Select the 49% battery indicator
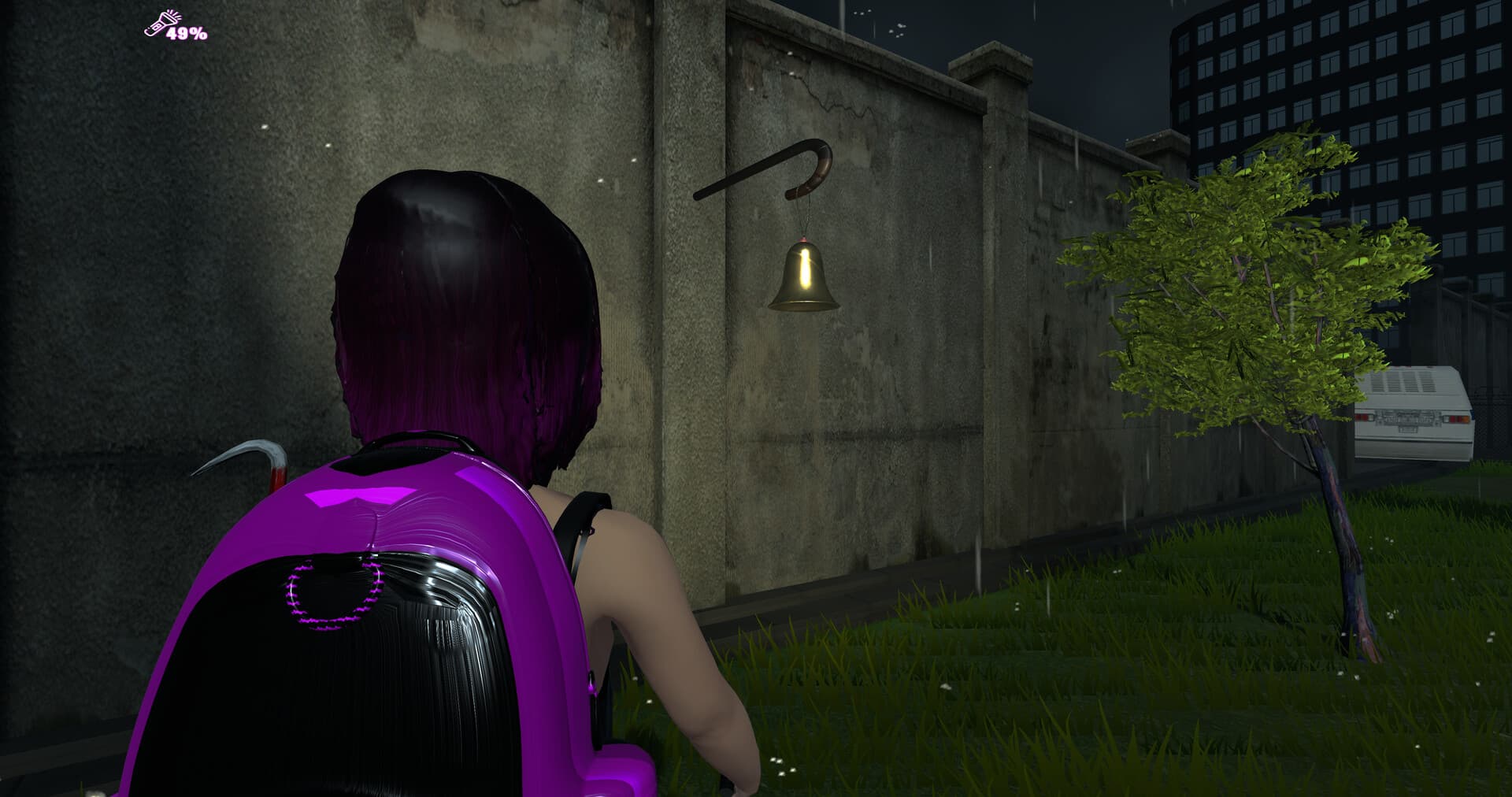The height and width of the screenshot is (797, 1512). tap(186, 34)
